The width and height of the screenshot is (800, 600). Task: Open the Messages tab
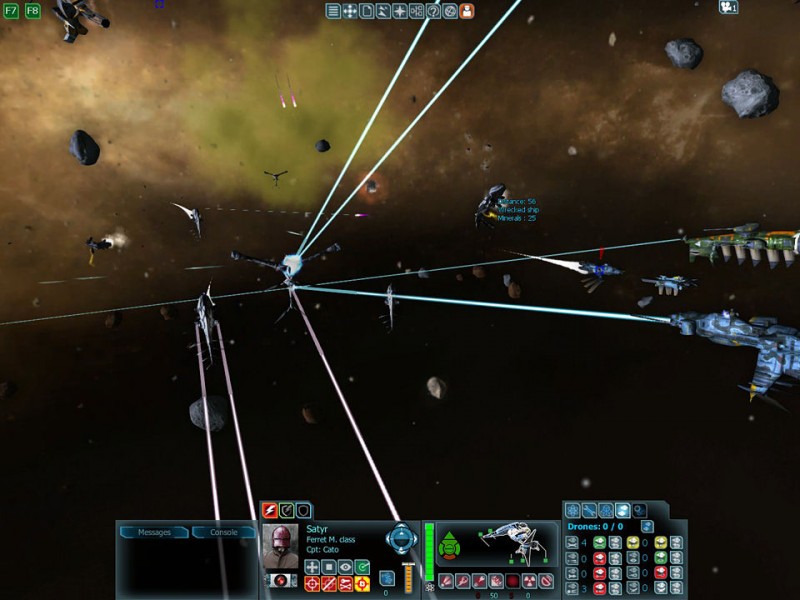point(154,532)
